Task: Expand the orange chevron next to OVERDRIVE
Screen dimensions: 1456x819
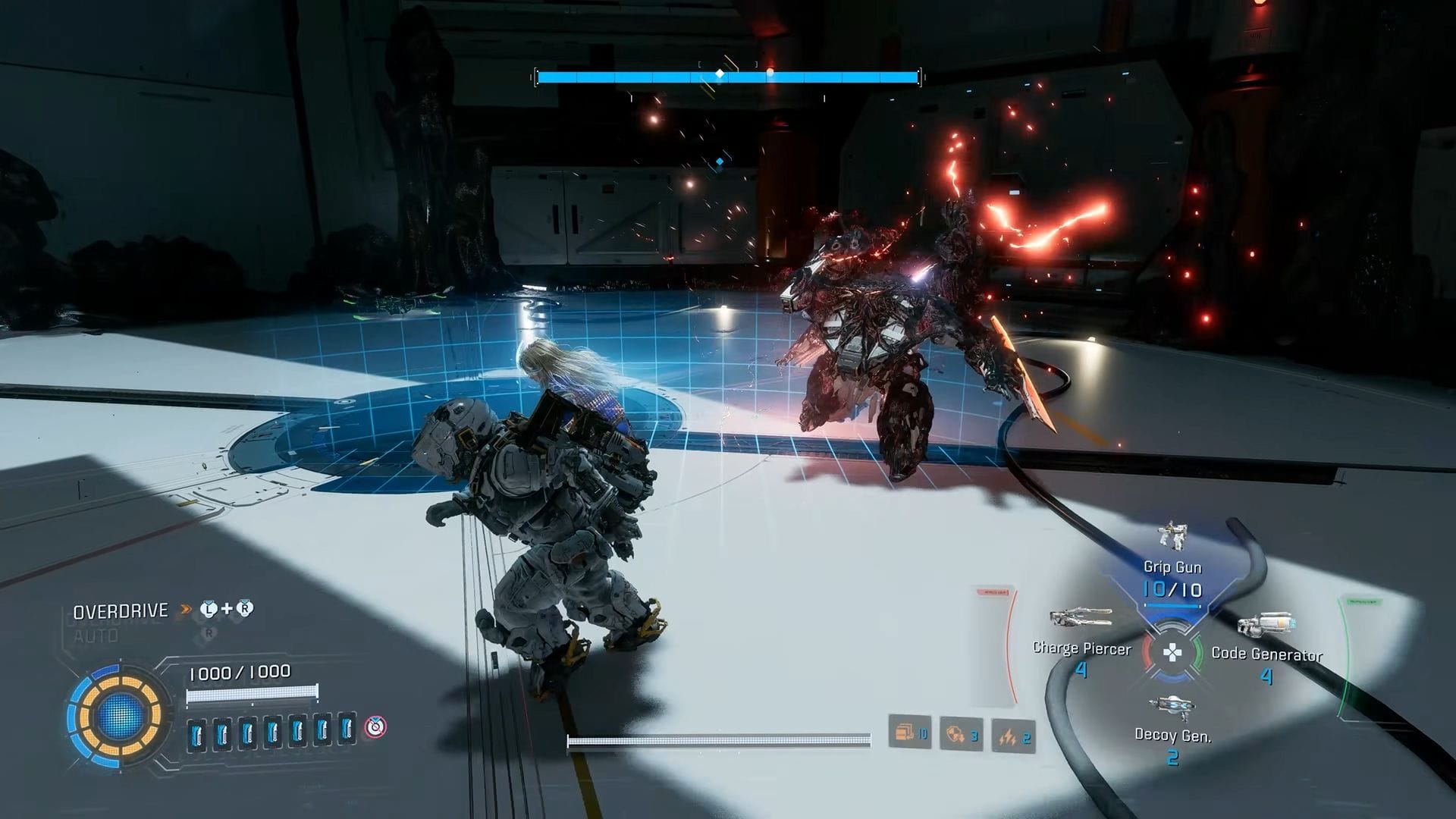Action: tap(184, 609)
